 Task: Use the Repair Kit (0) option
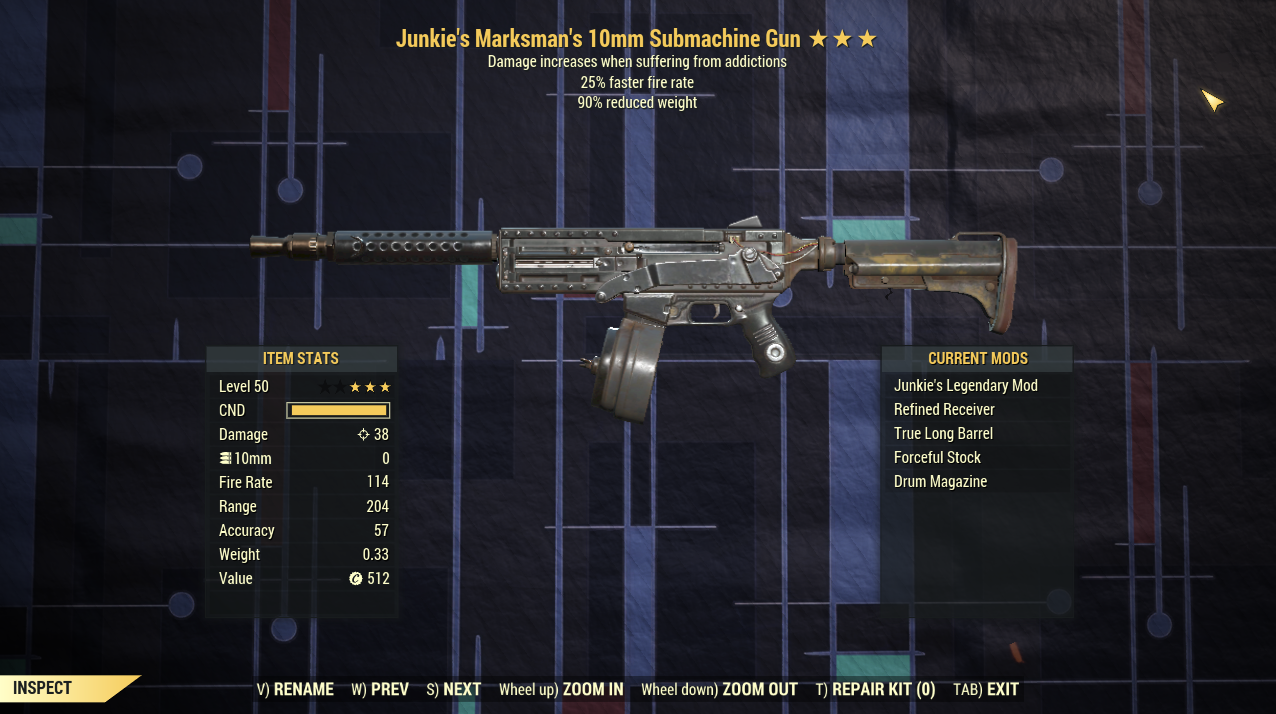coord(875,689)
